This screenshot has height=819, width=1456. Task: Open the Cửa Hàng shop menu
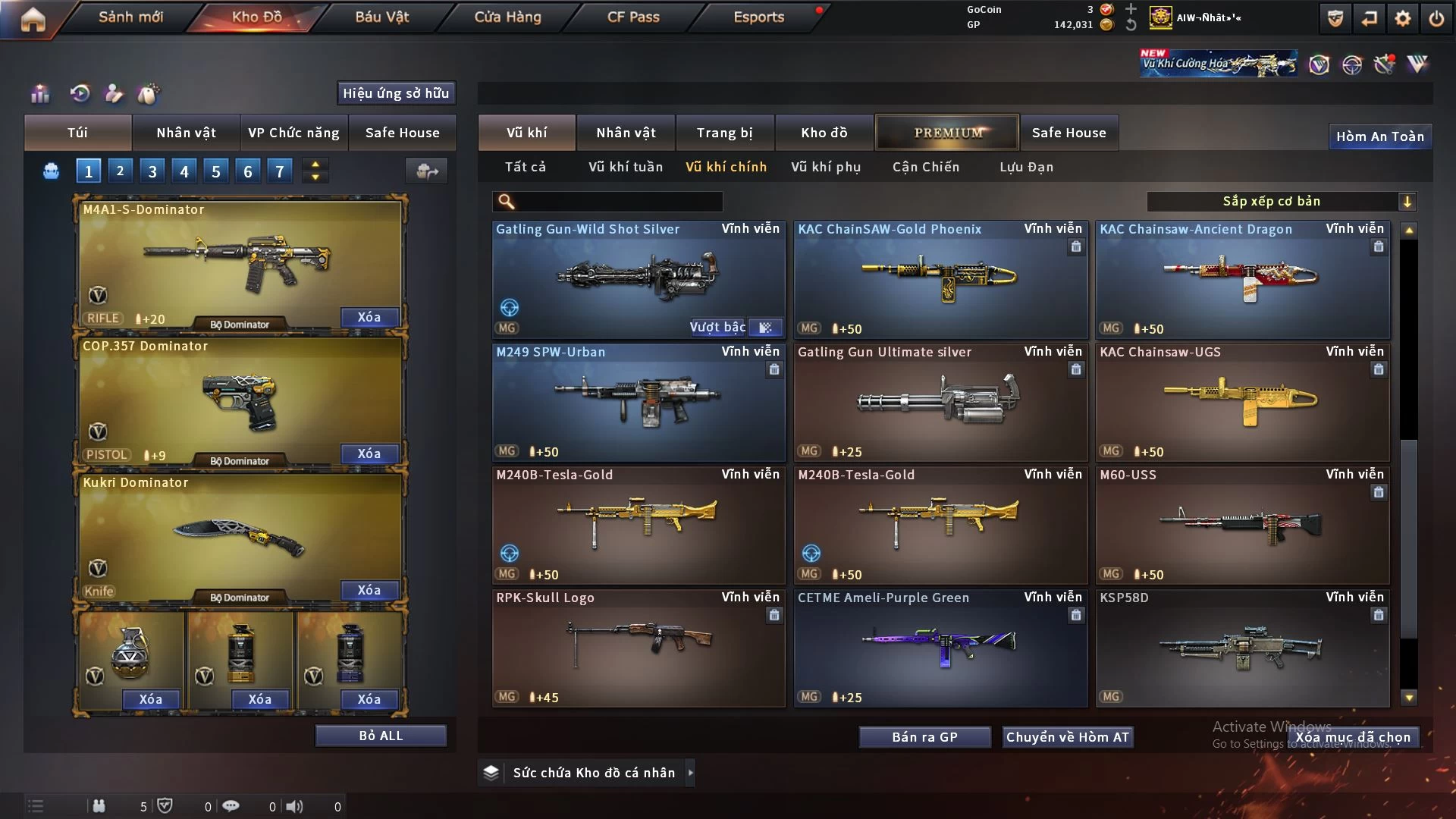tap(507, 17)
